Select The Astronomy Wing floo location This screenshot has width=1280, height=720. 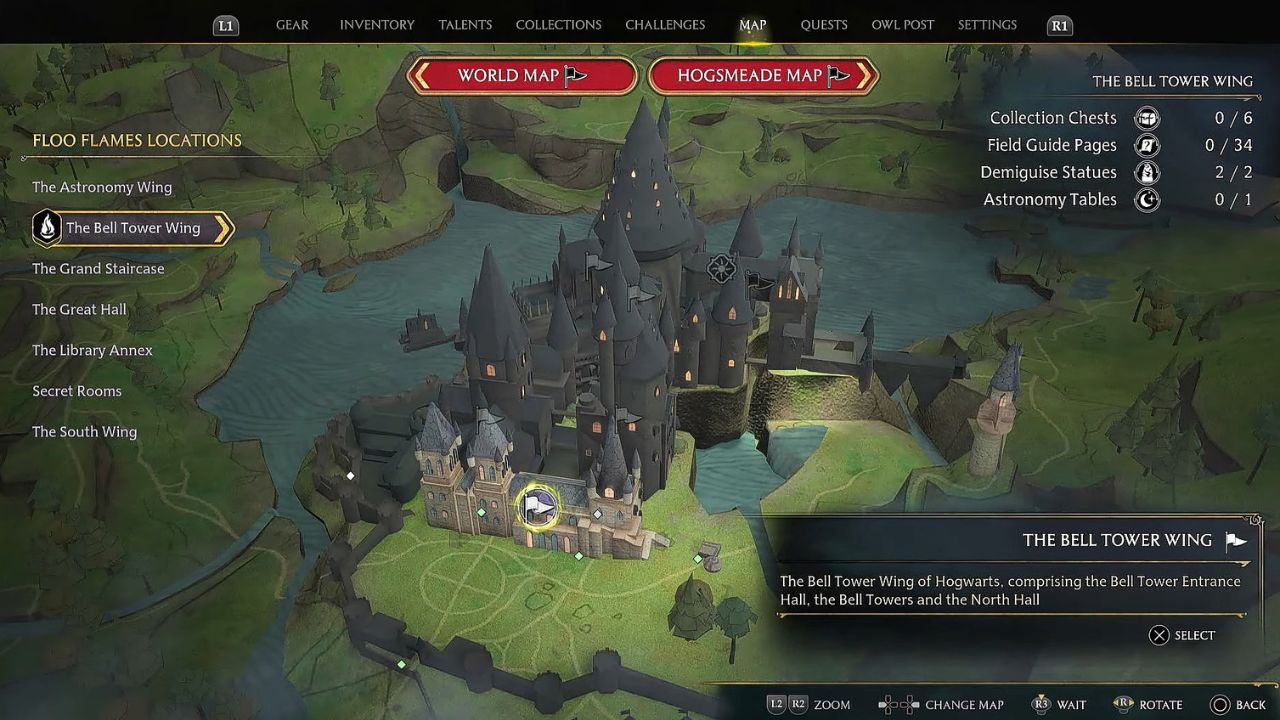coord(102,187)
